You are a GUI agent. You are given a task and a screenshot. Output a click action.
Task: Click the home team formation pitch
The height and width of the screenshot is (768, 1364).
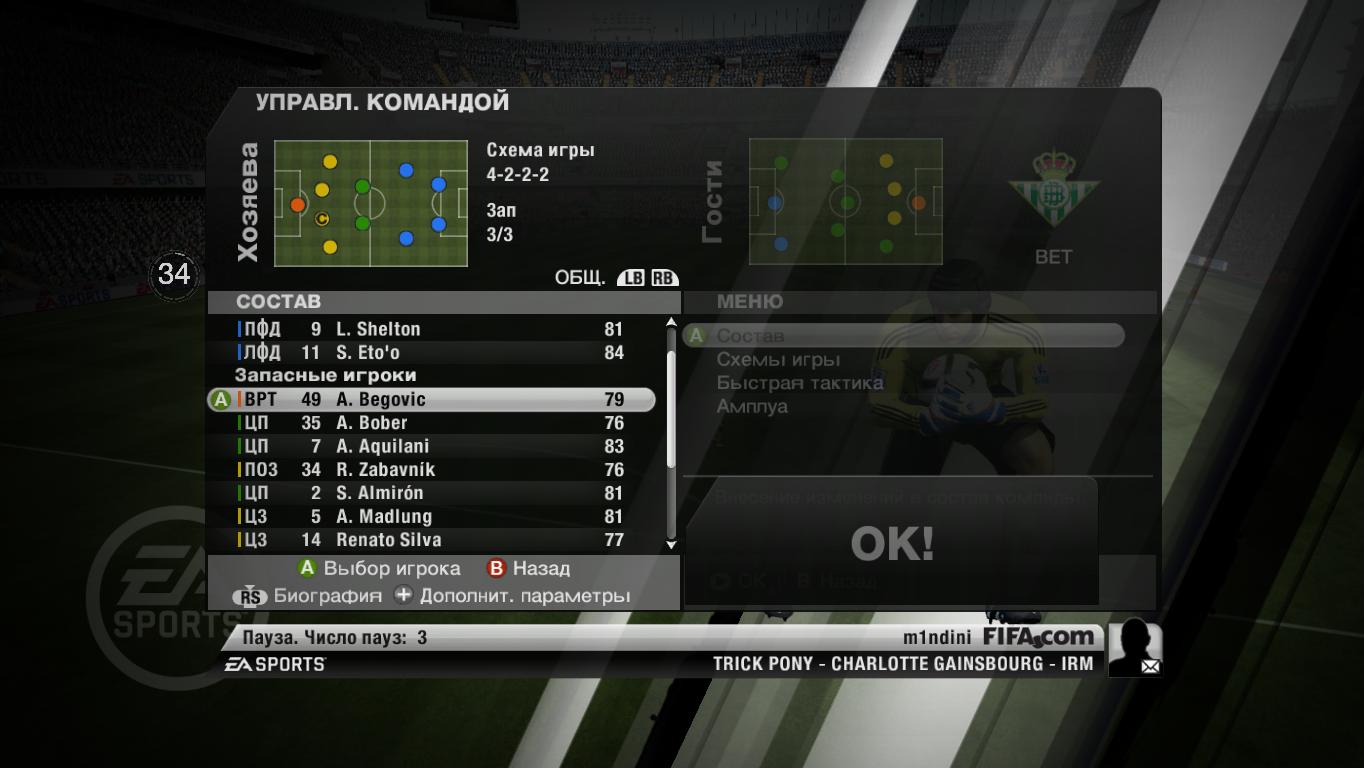[x=371, y=203]
